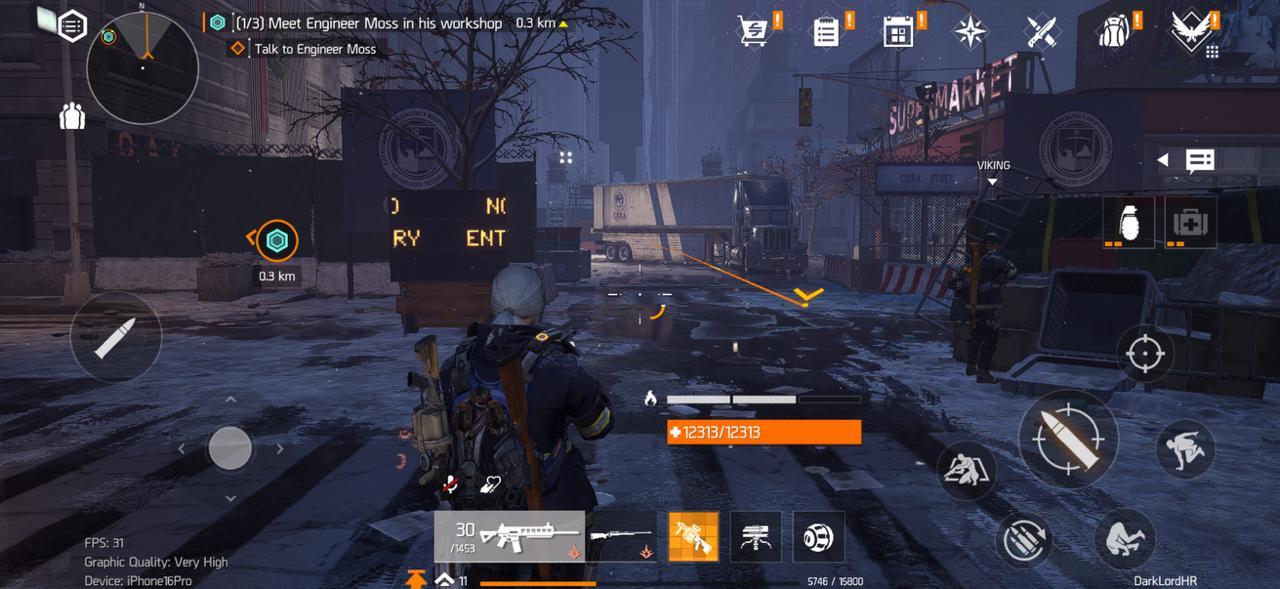Tap the circular minimap

[x=142, y=68]
